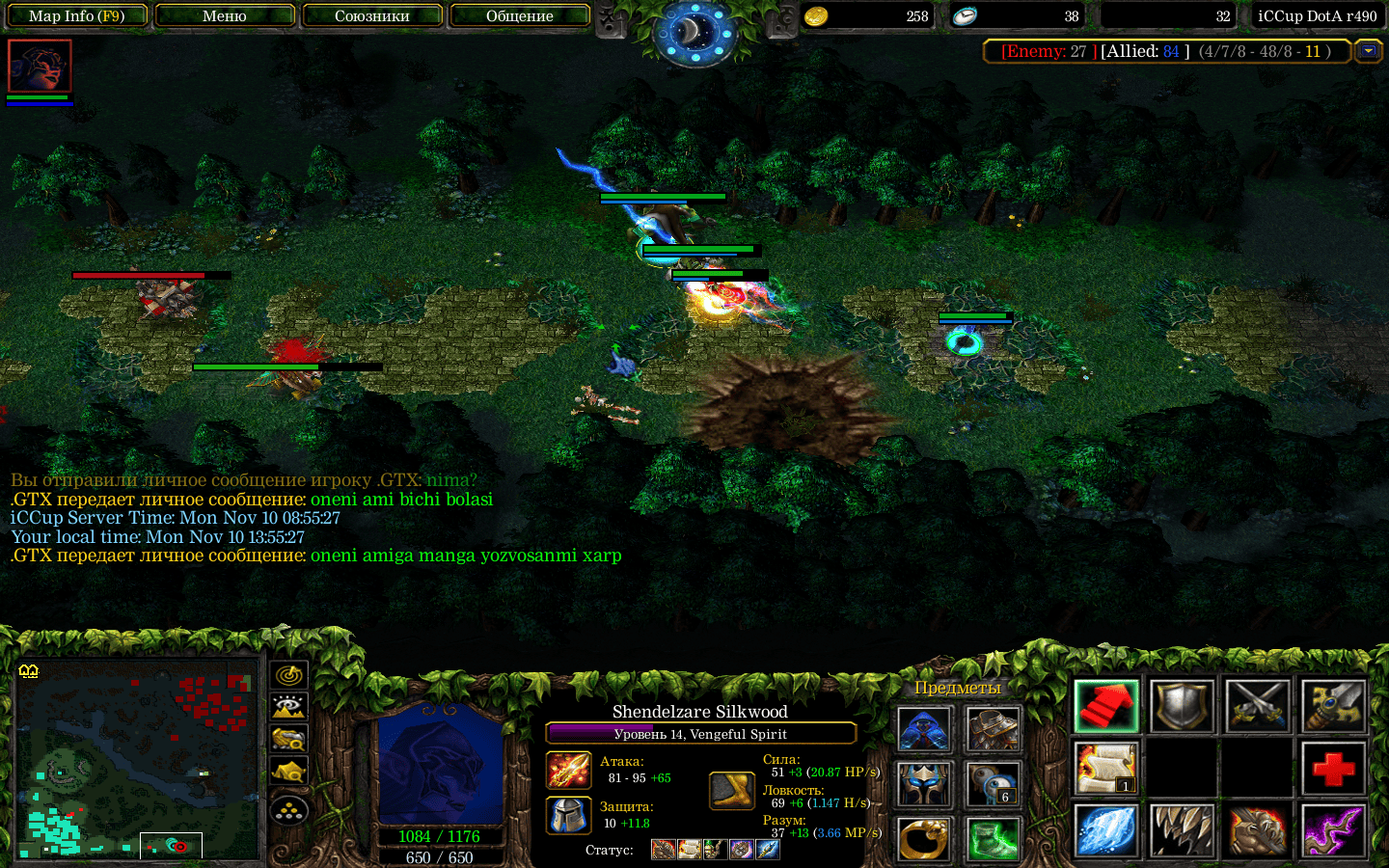Open the Map Info (F9) panel
The width and height of the screenshot is (1389, 868).
coord(77,15)
